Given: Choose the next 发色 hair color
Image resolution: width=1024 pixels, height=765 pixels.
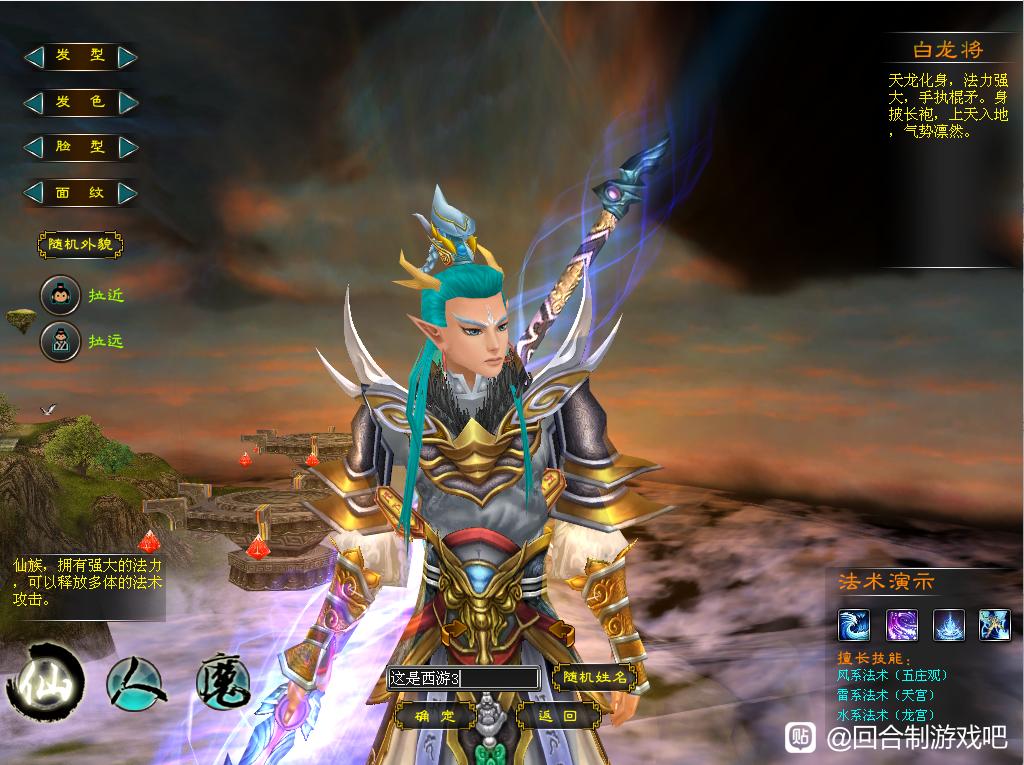Looking at the screenshot, I should click(127, 102).
